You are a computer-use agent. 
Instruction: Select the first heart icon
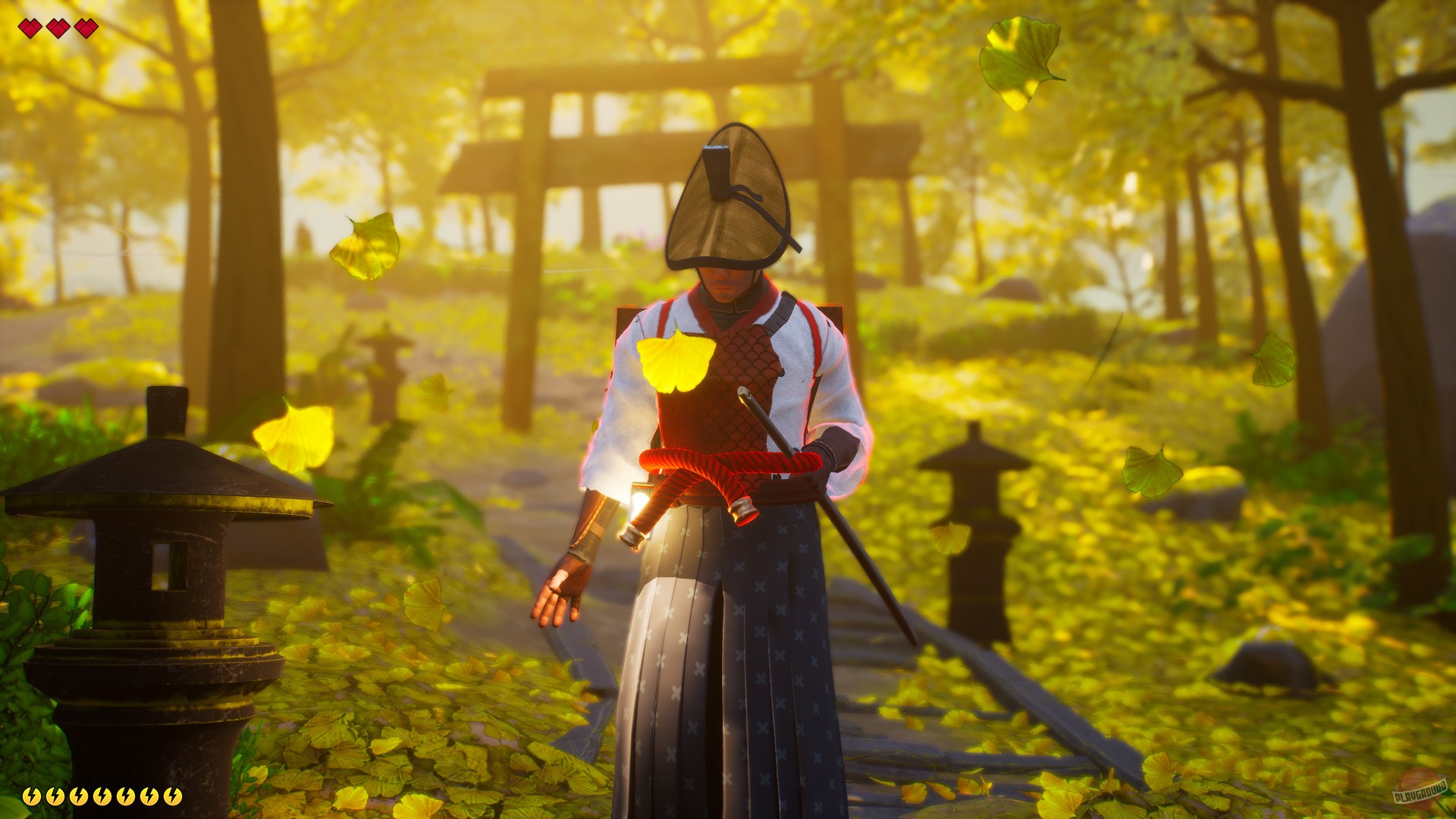coord(30,29)
